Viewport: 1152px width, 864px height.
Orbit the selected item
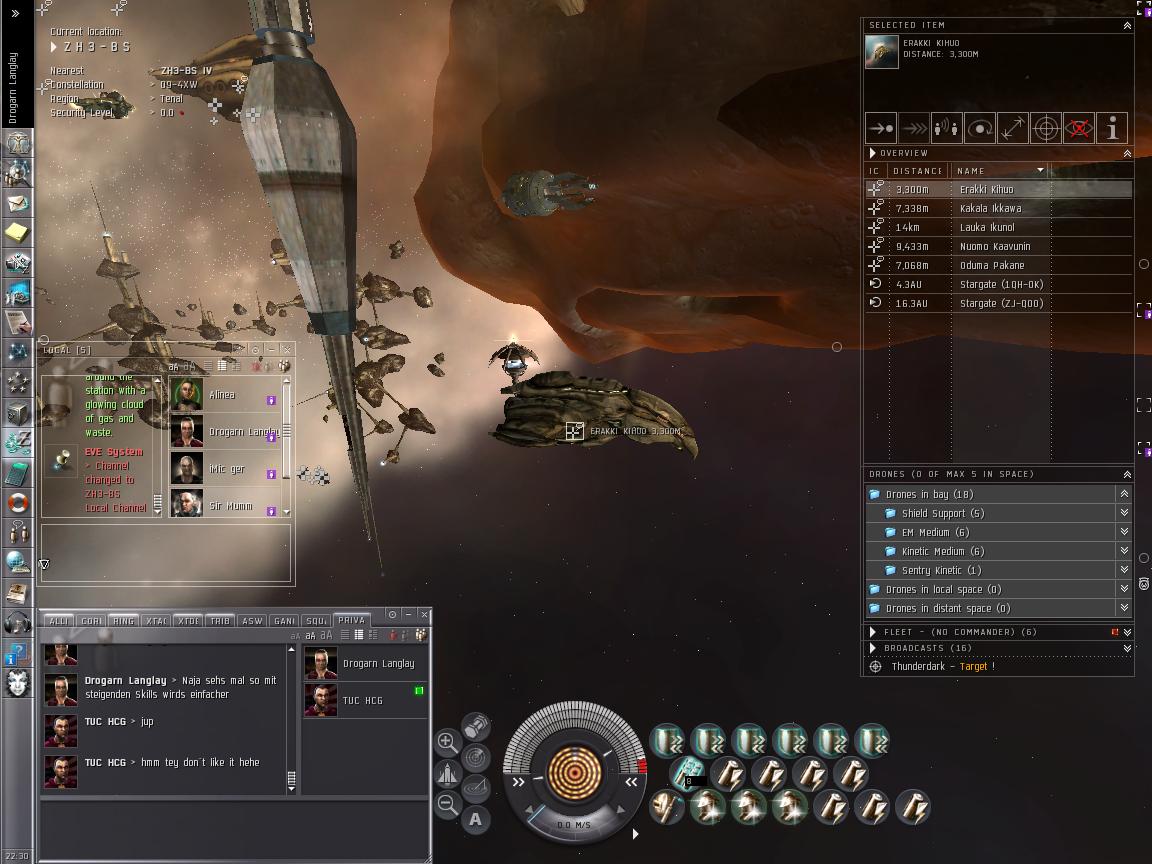coord(980,128)
